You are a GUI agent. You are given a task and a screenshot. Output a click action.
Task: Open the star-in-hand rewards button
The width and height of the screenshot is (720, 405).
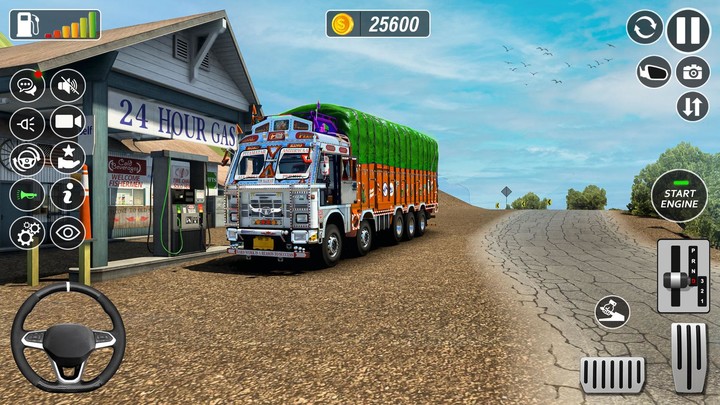click(68, 158)
